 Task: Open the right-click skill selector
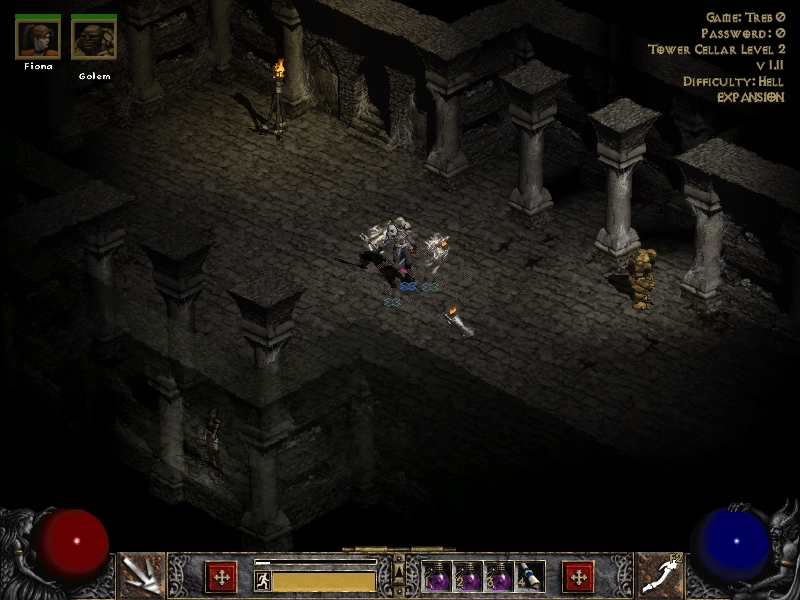(659, 575)
